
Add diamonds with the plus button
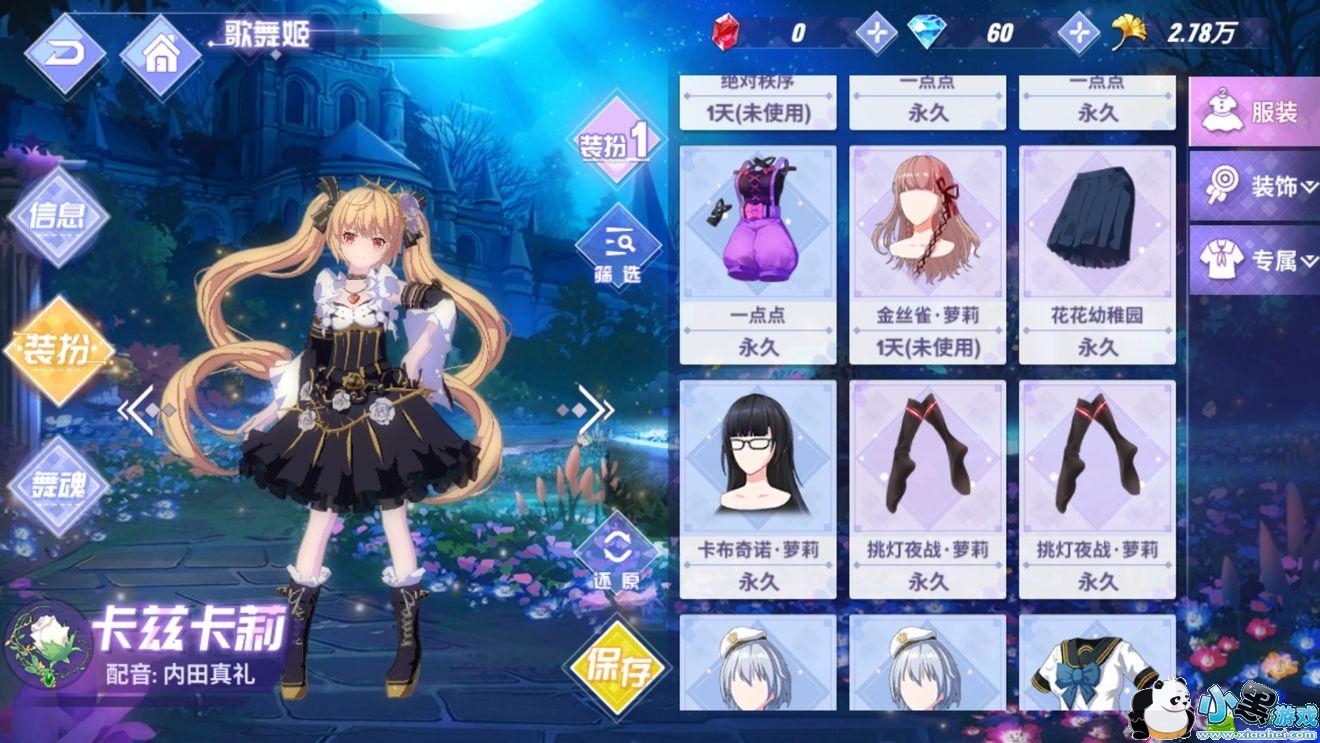[x=1078, y=33]
